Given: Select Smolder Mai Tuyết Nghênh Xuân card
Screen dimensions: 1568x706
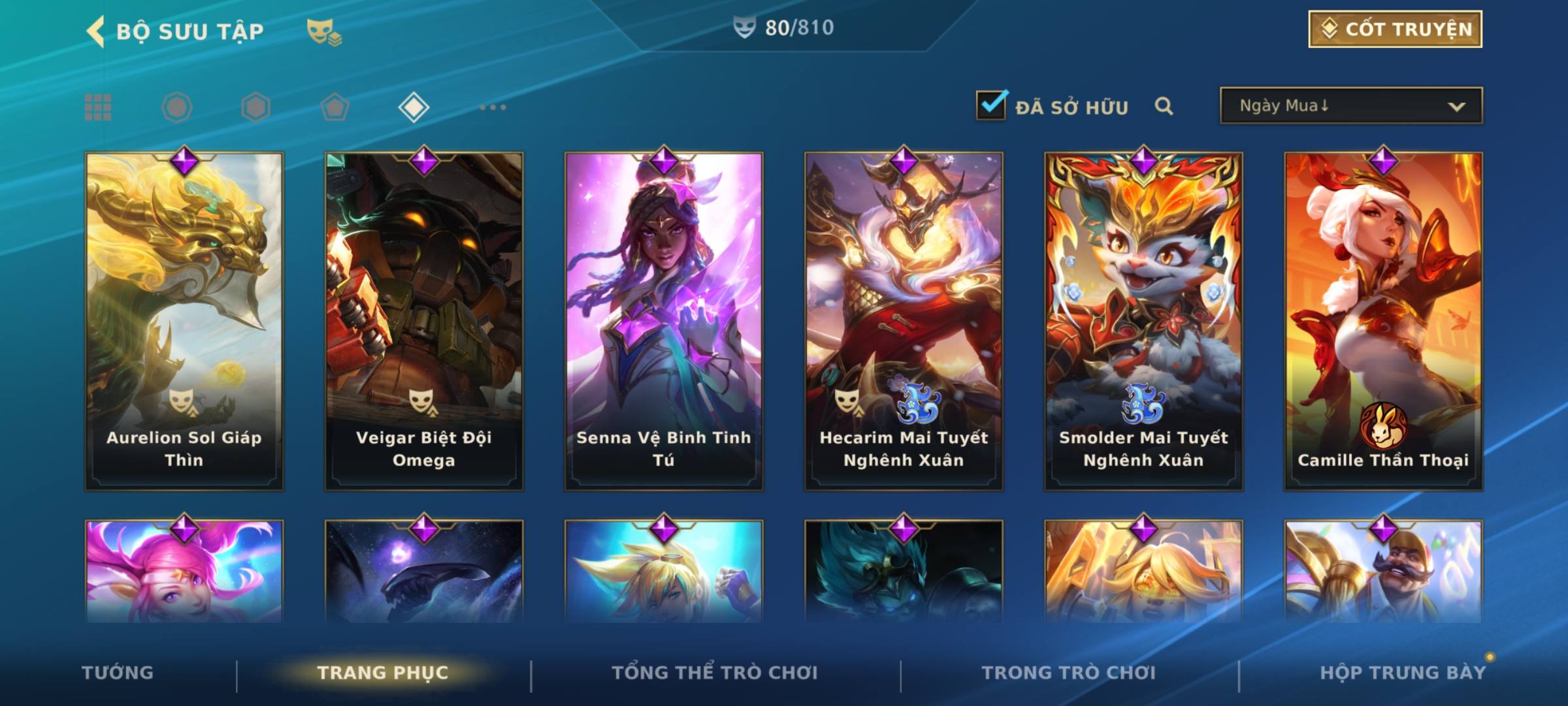Looking at the screenshot, I should [1143, 320].
